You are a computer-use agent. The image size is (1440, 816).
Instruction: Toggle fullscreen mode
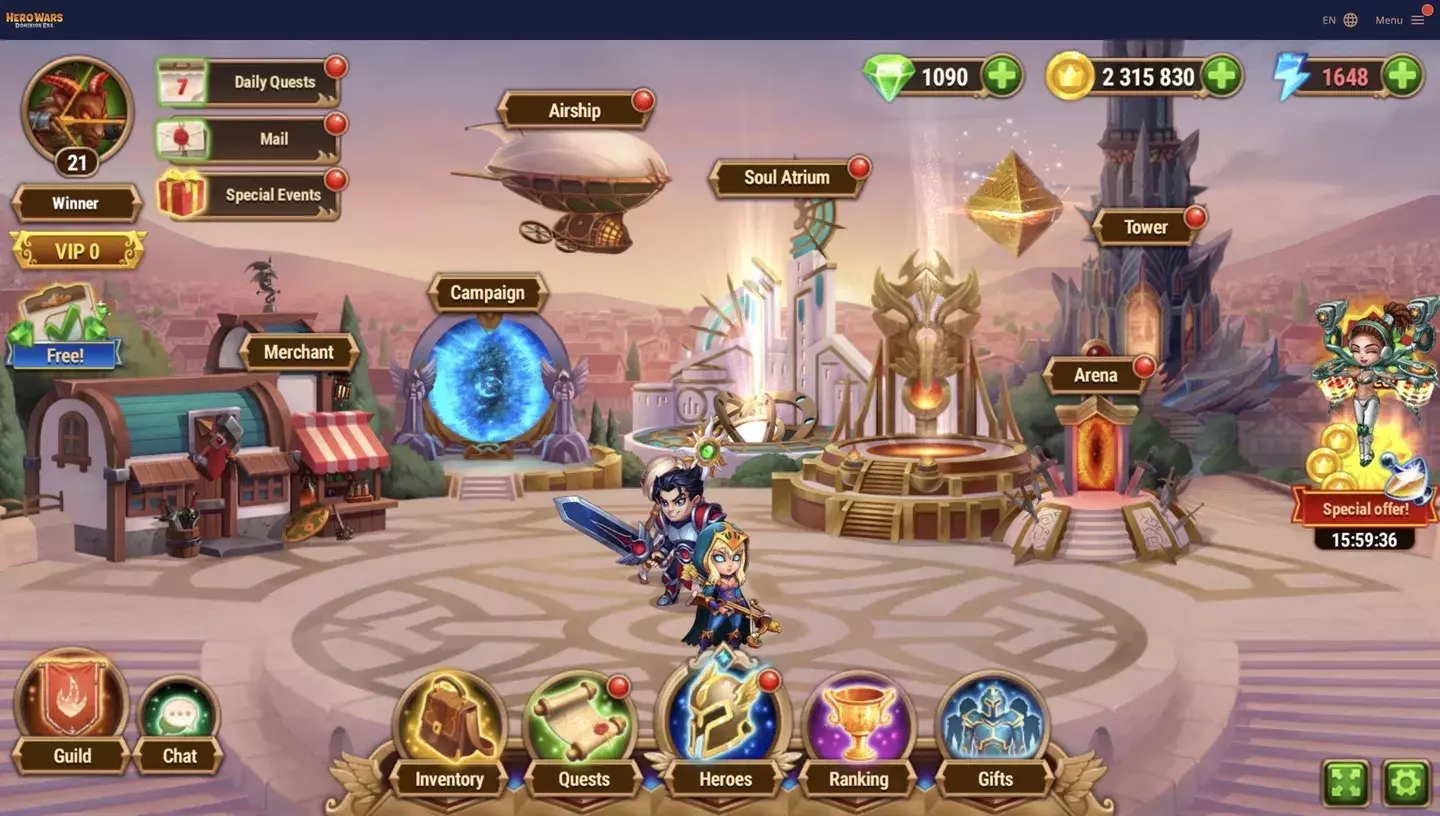point(1345,784)
